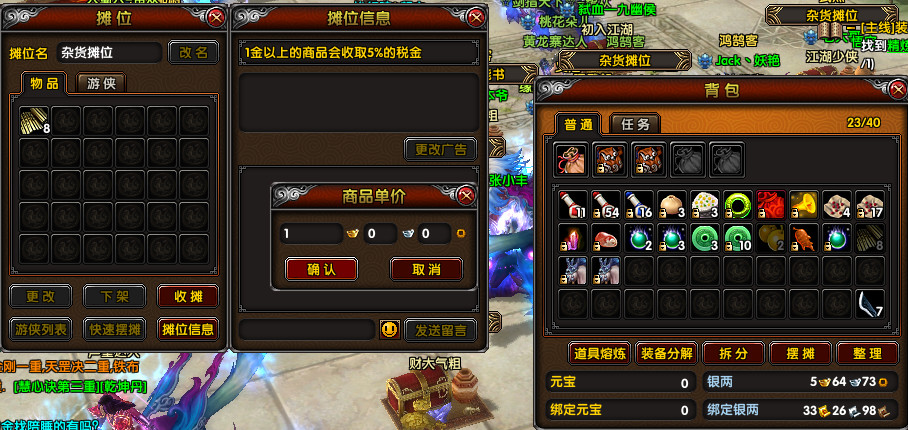Click the 拆分 split stack button
Screen dimensions: 908x430
pyautogui.click(x=731, y=353)
